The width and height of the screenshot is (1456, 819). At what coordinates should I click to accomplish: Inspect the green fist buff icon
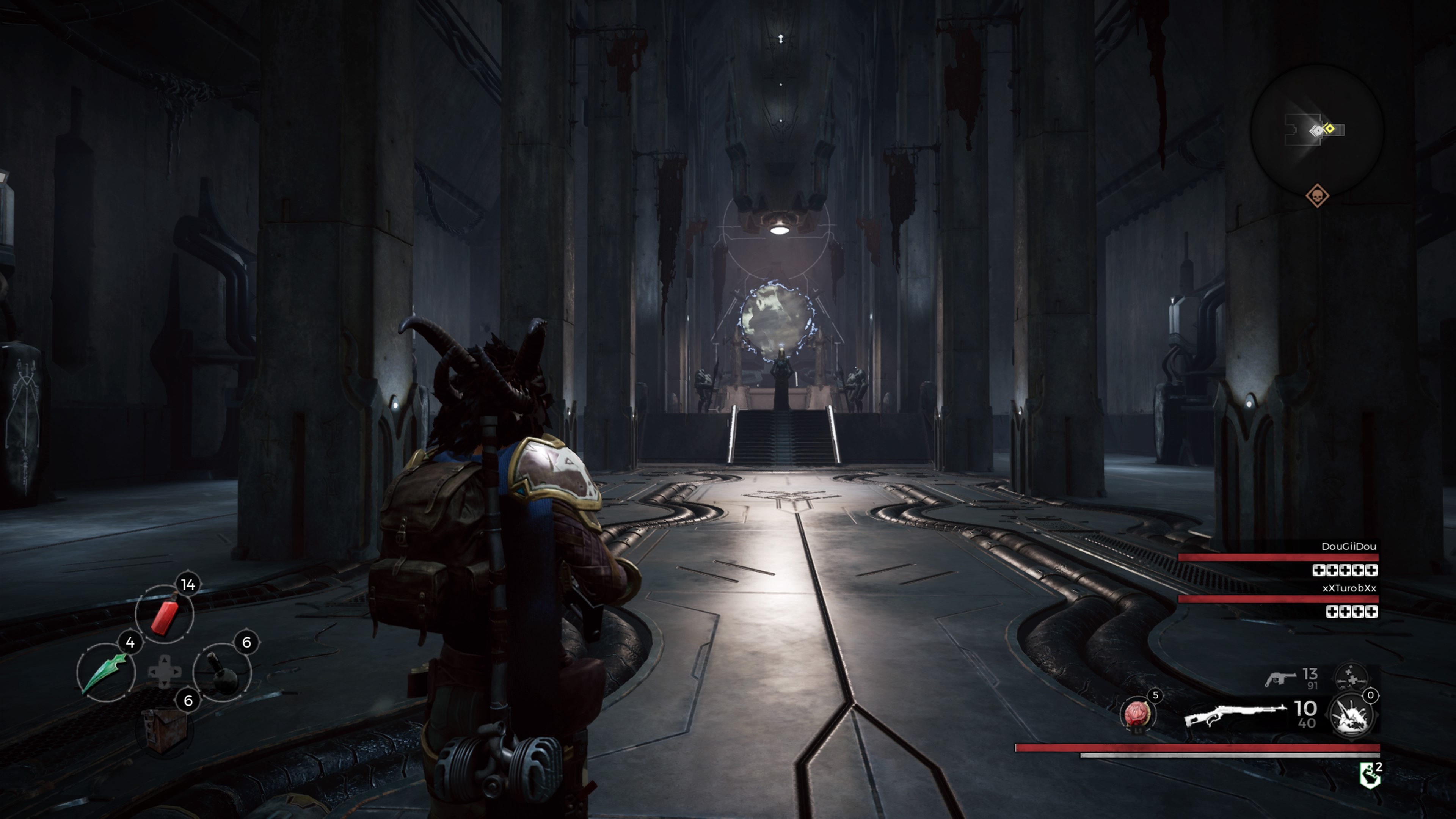tap(1369, 775)
